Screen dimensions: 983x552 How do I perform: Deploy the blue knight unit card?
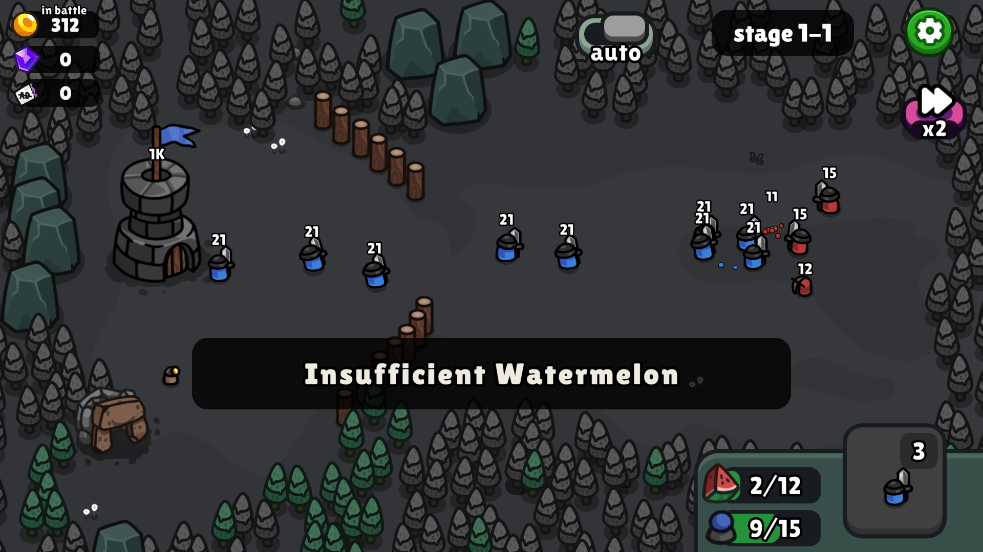coord(894,481)
